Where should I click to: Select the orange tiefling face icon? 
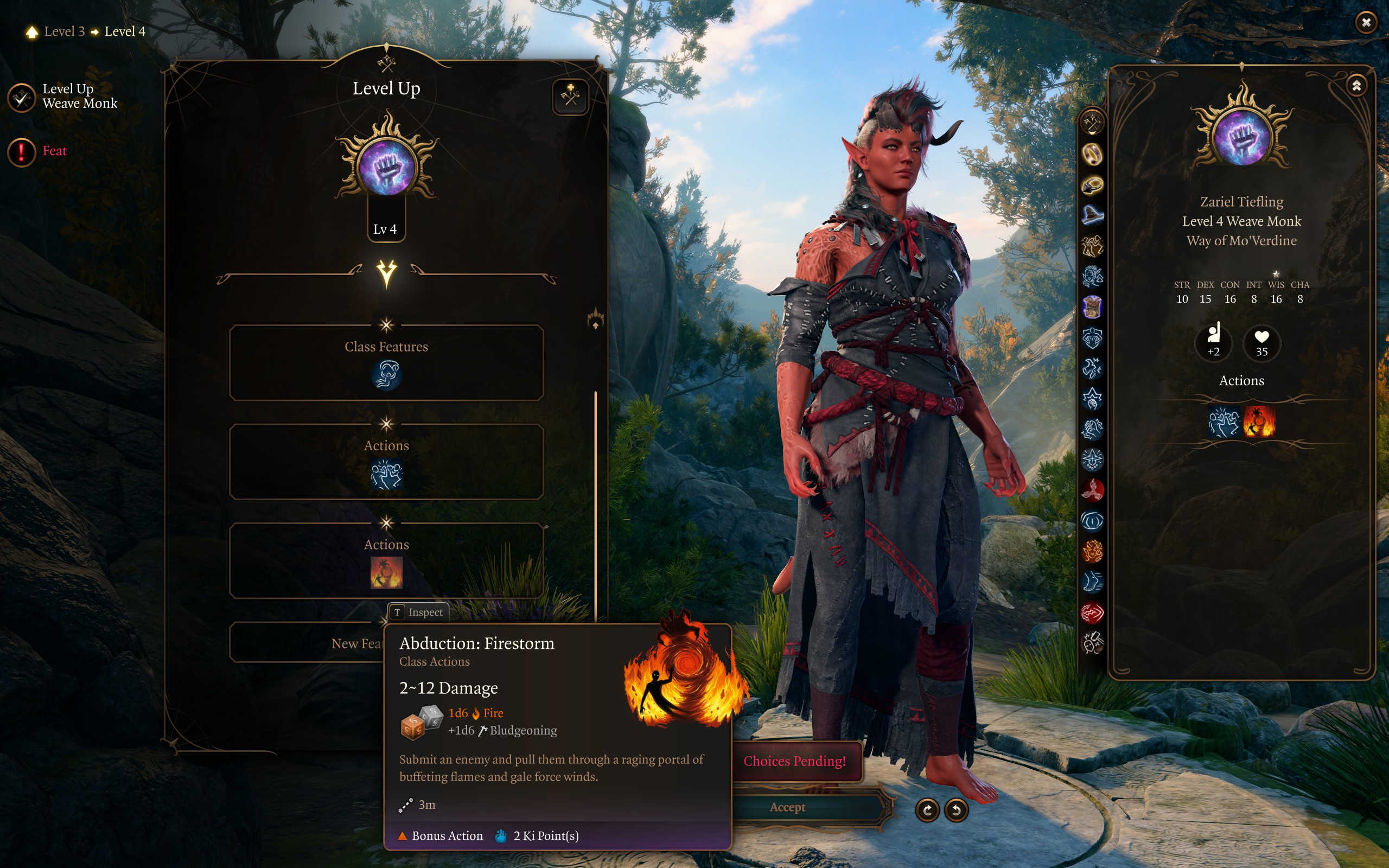click(1092, 551)
